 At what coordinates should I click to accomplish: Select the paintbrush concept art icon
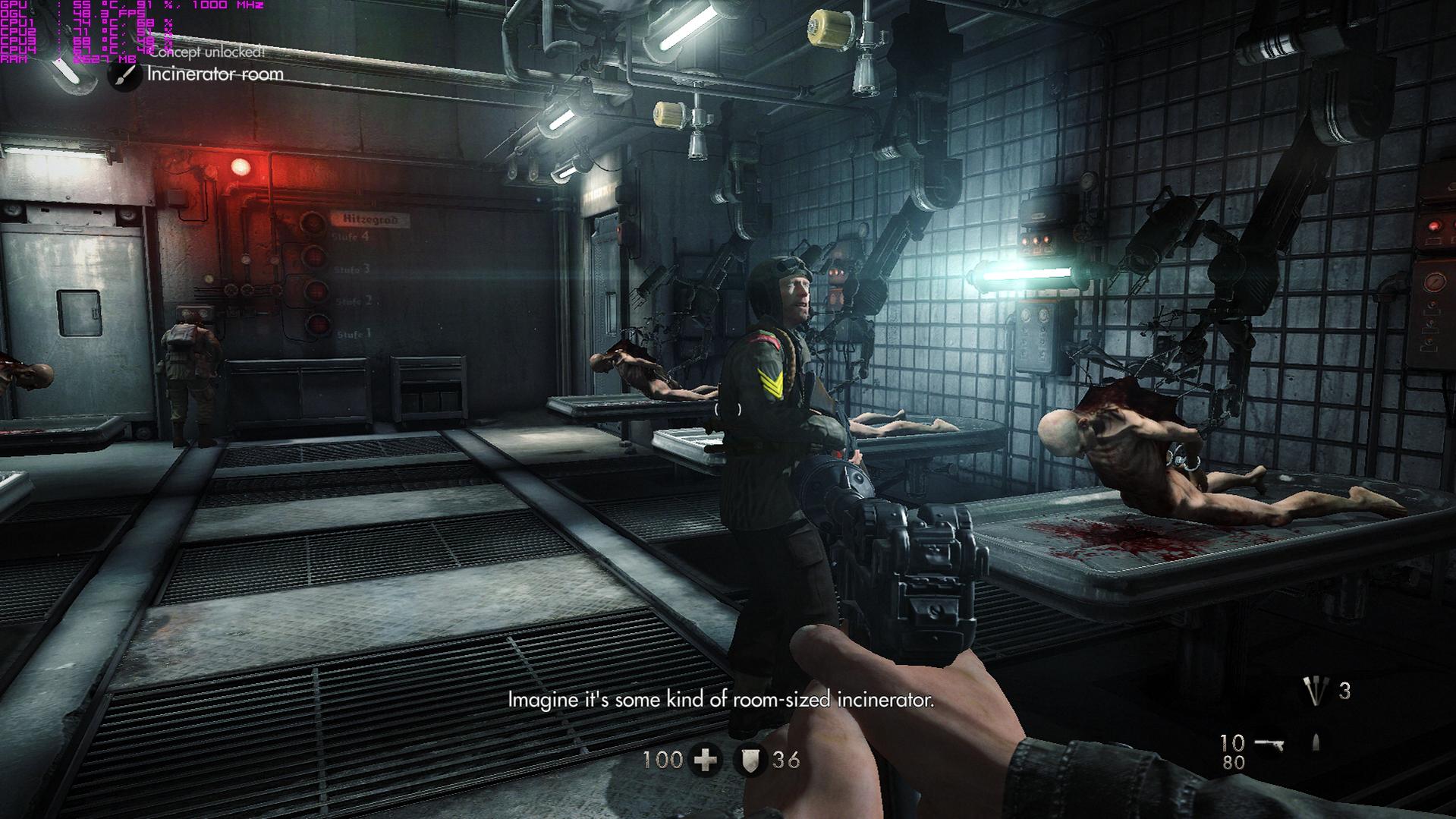[x=124, y=75]
